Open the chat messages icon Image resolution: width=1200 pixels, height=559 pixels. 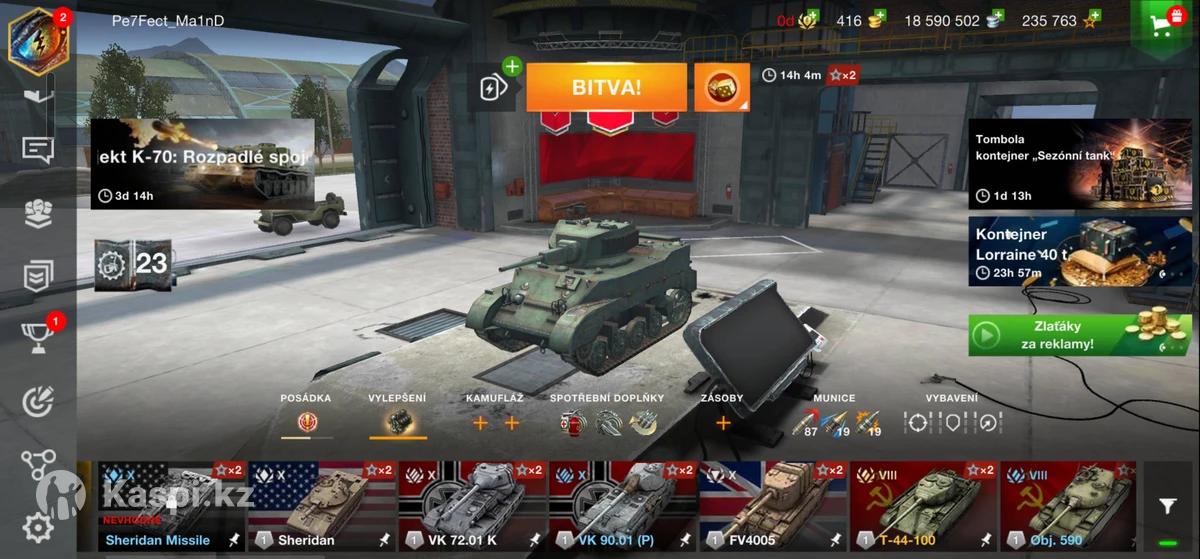[38, 150]
